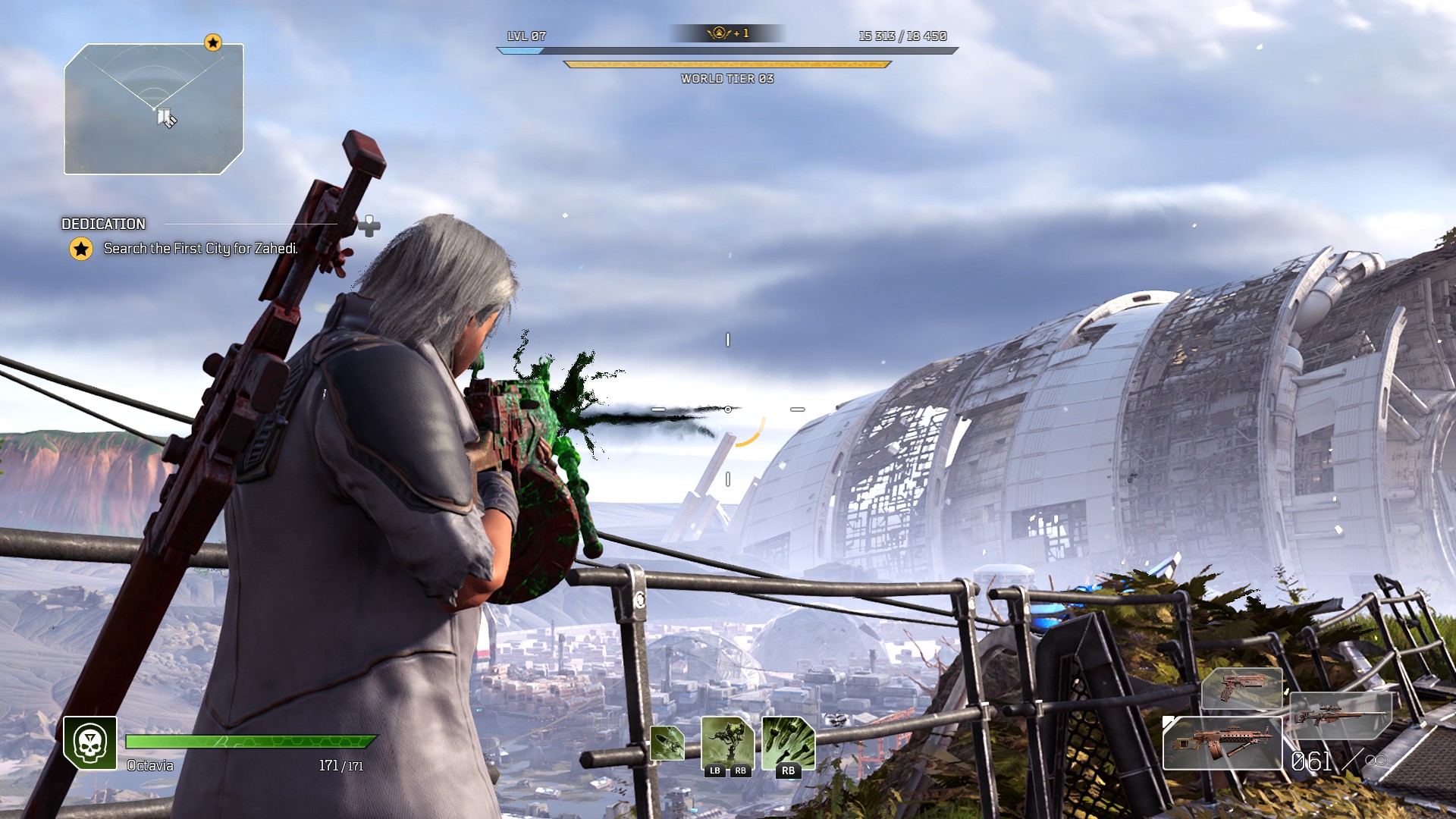Select the equipped light machine gun slot
Image resolution: width=1456 pixels, height=819 pixels.
[1222, 743]
